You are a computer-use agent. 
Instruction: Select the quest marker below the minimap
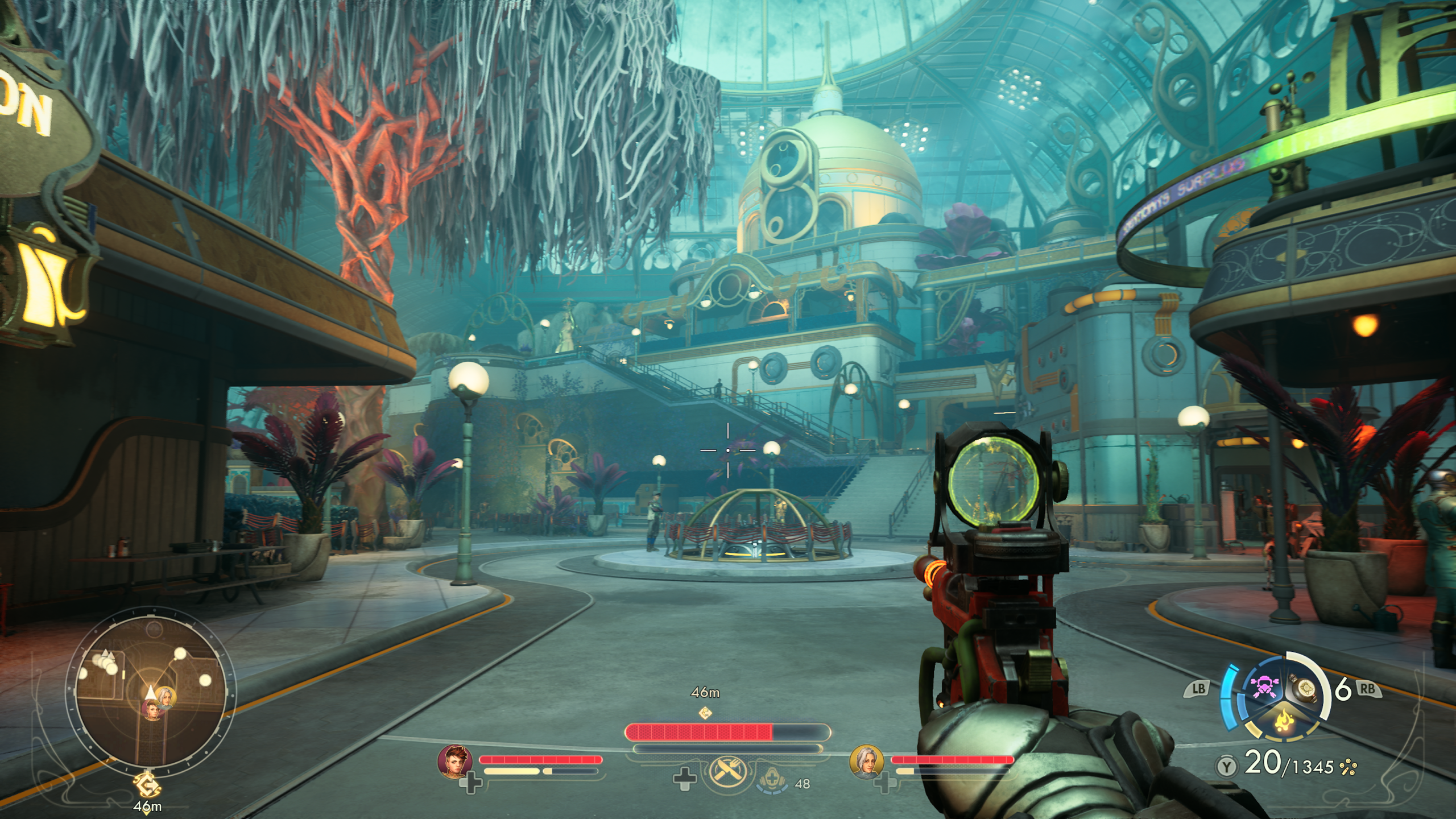pos(148,788)
